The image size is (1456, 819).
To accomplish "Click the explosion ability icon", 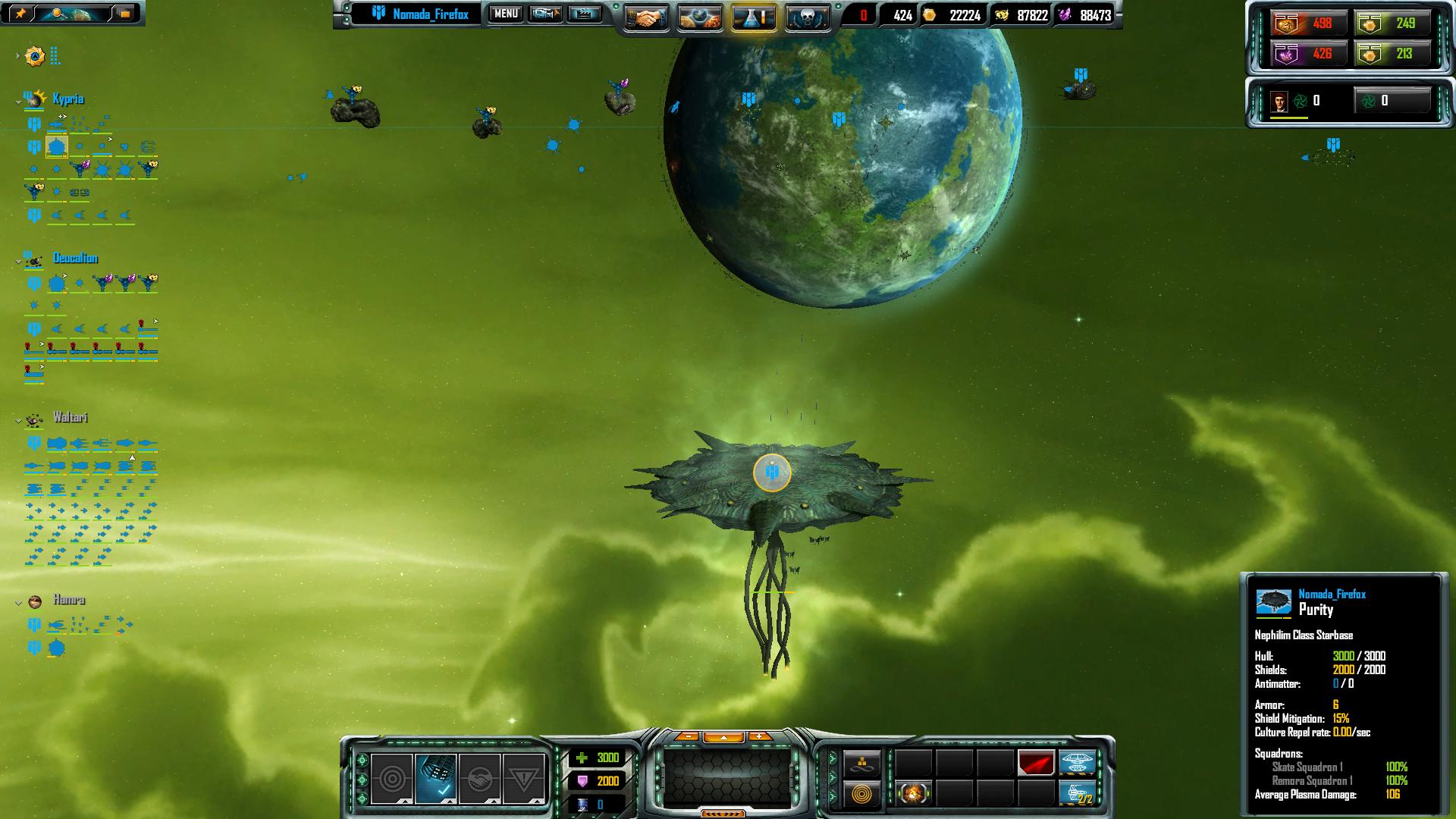I will [913, 793].
